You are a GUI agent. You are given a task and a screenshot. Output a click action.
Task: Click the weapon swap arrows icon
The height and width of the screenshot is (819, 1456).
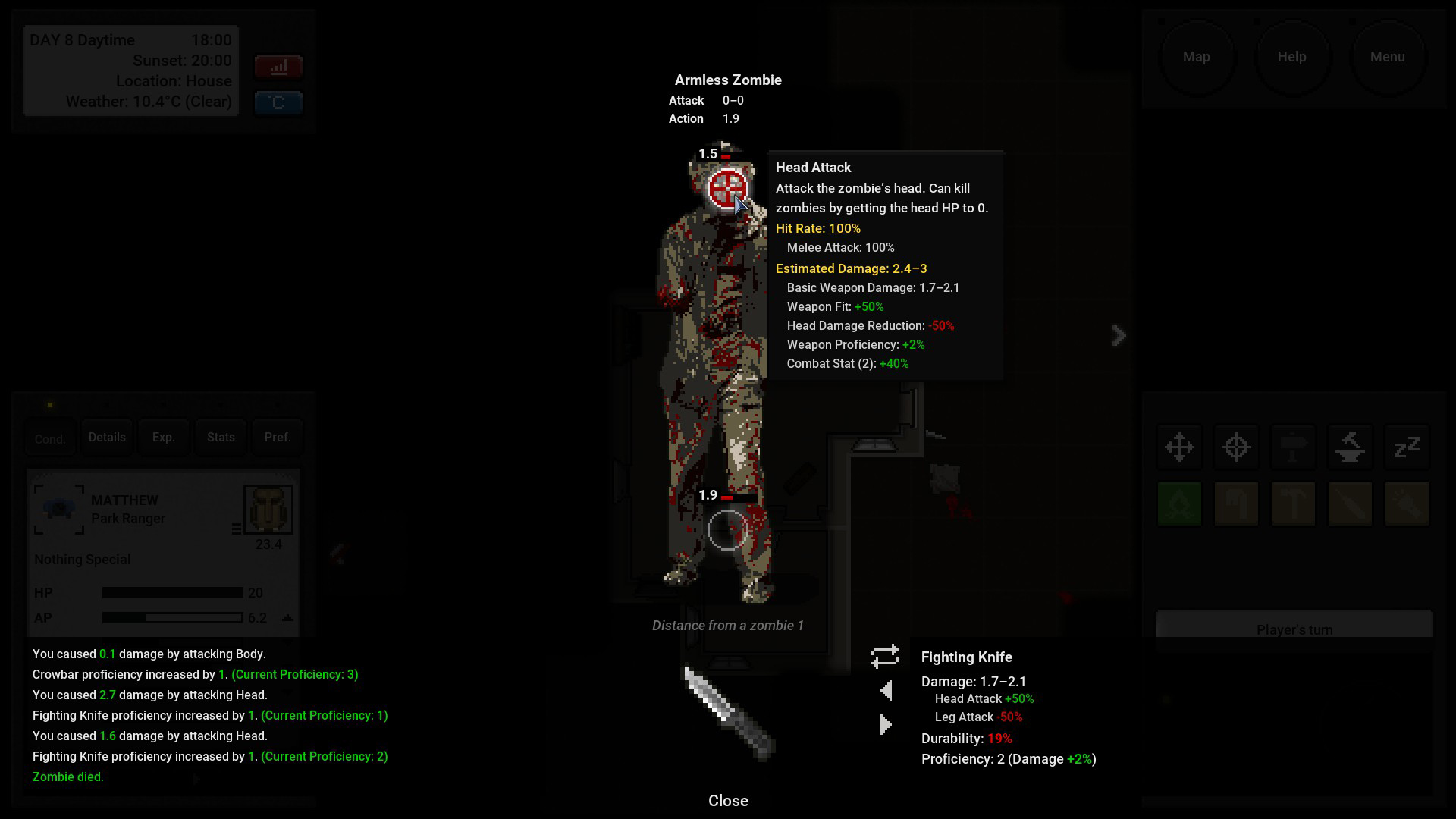(885, 657)
